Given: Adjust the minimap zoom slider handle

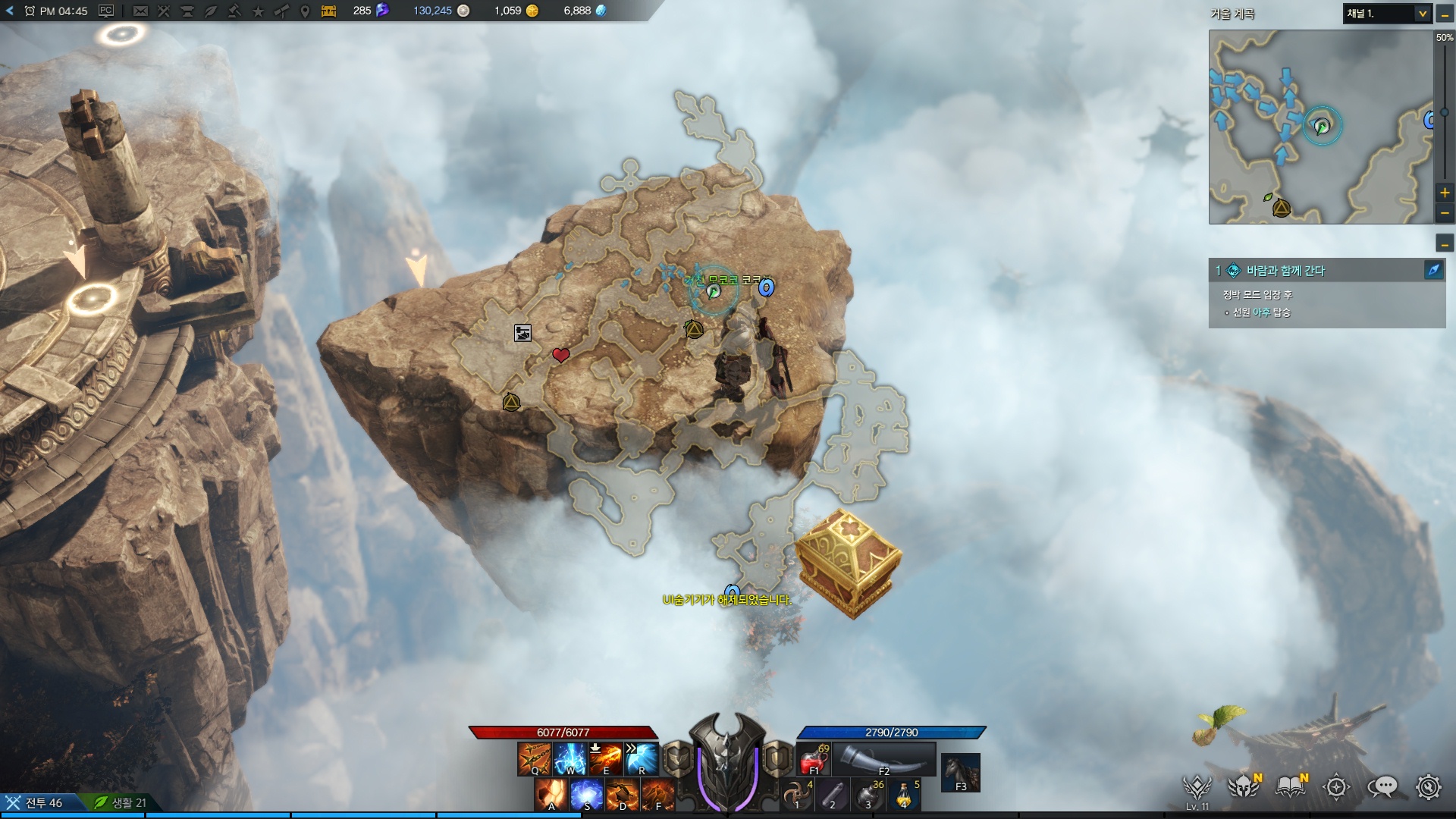Looking at the screenshot, I should [x=1444, y=112].
